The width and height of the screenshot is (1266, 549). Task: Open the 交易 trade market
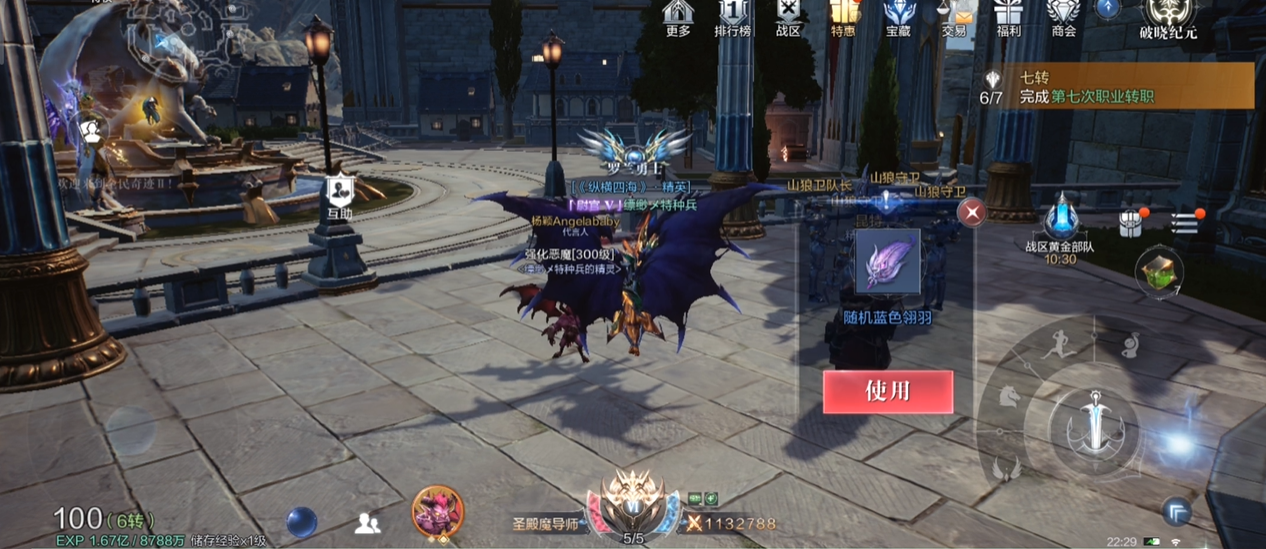(954, 18)
